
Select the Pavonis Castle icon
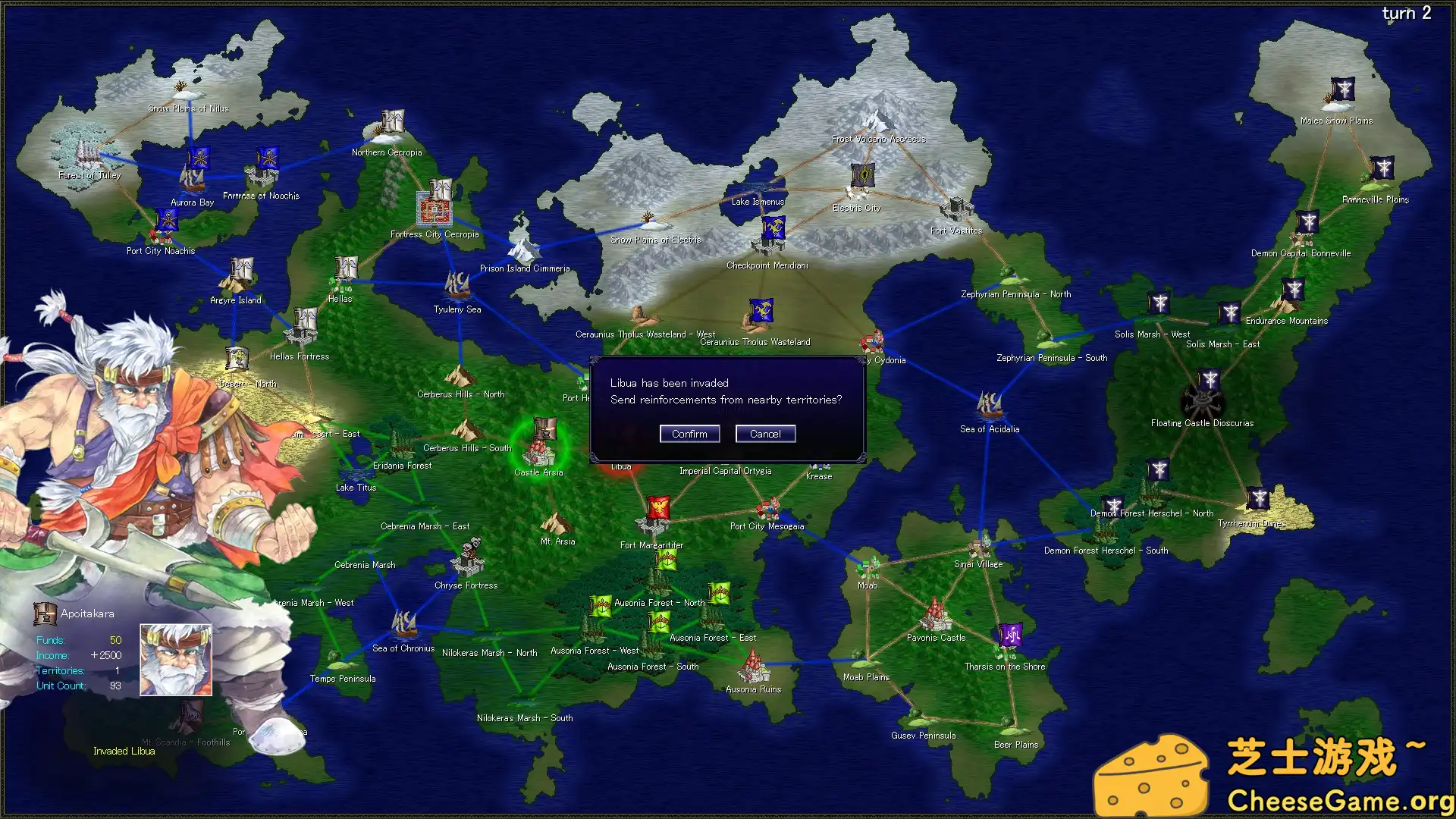point(934,616)
